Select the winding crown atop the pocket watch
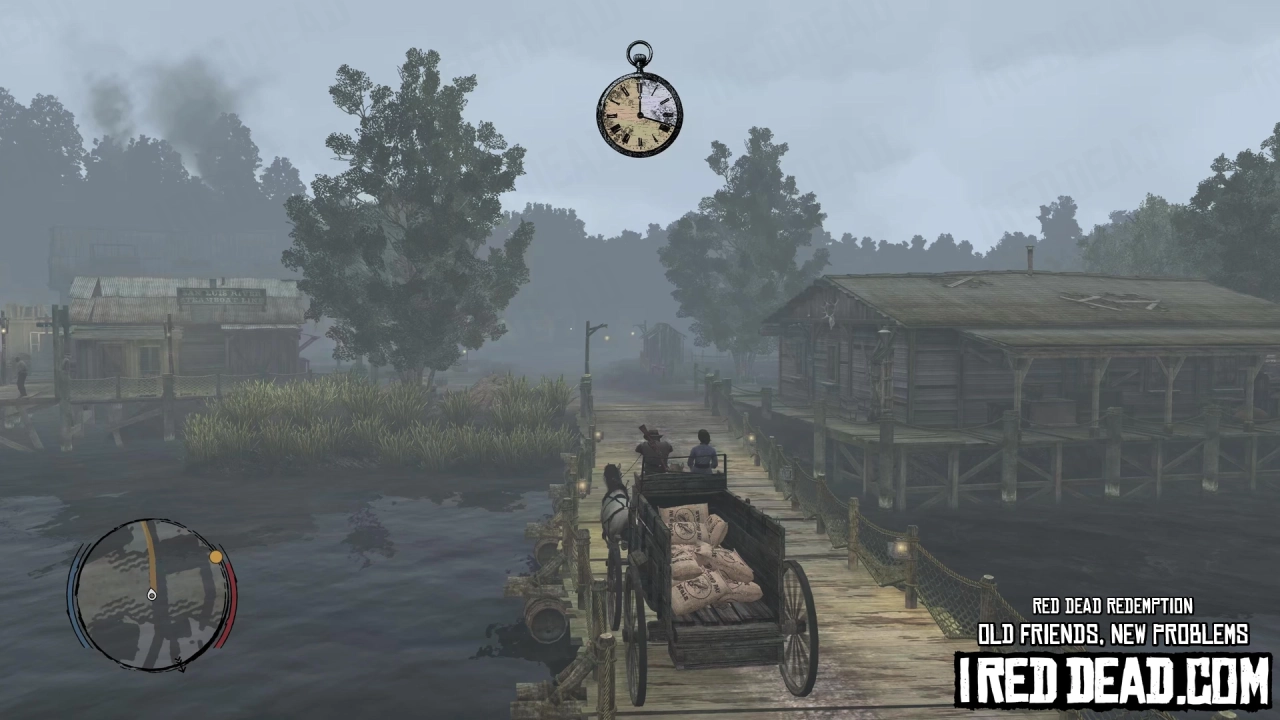The image size is (1280, 720). click(639, 58)
